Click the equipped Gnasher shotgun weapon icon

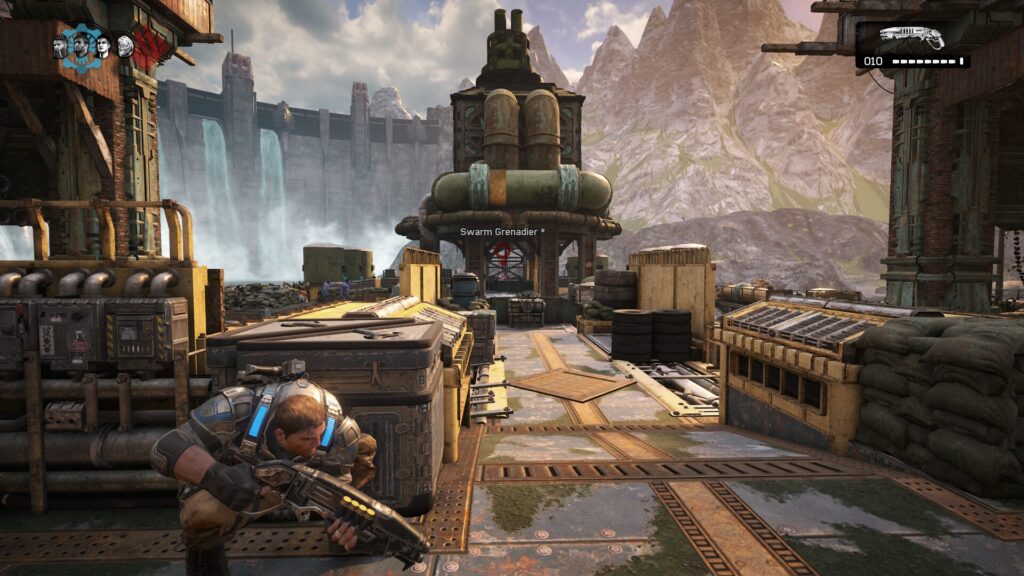pyautogui.click(x=911, y=37)
